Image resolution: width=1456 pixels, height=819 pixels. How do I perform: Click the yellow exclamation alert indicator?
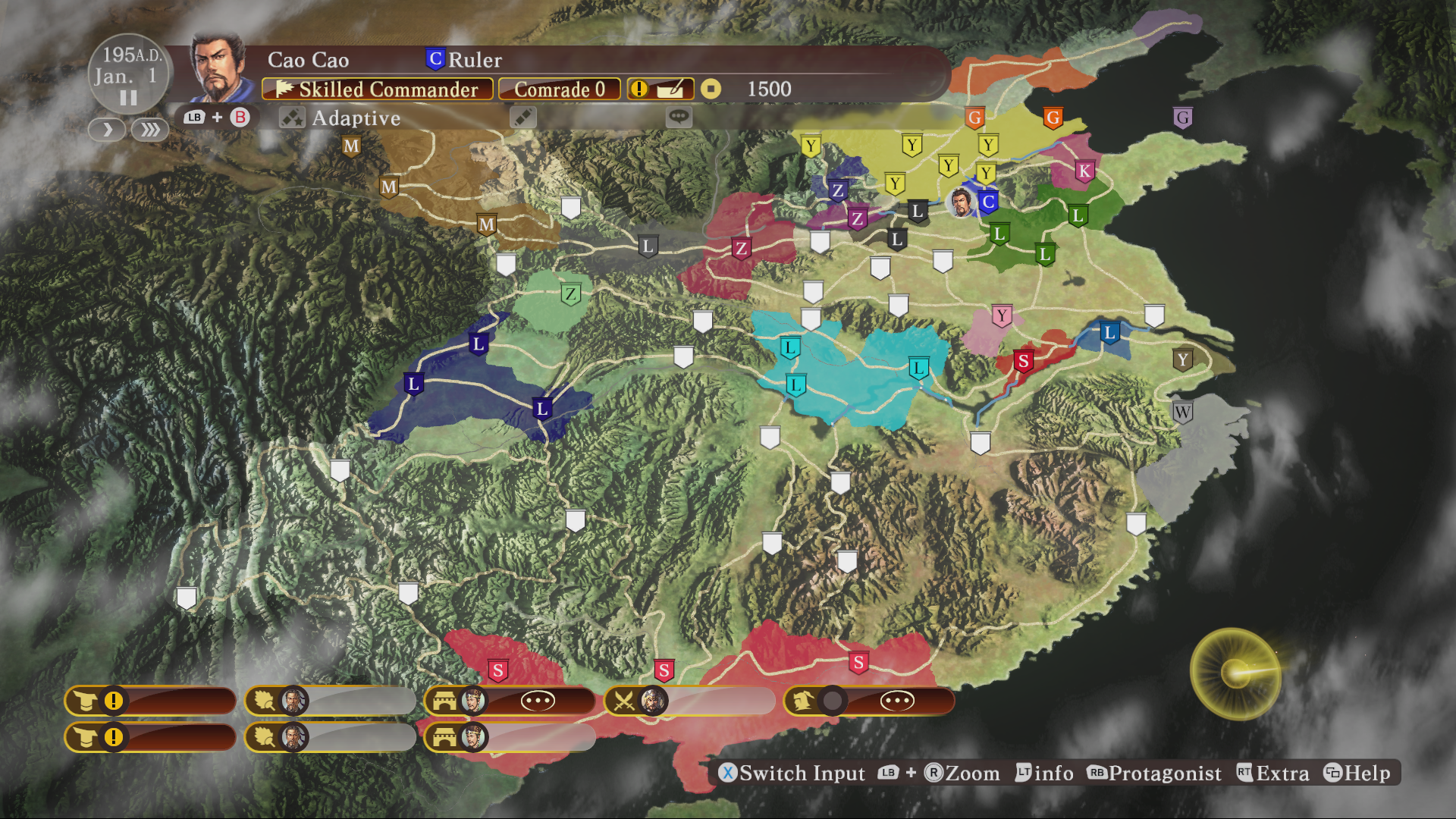click(639, 89)
